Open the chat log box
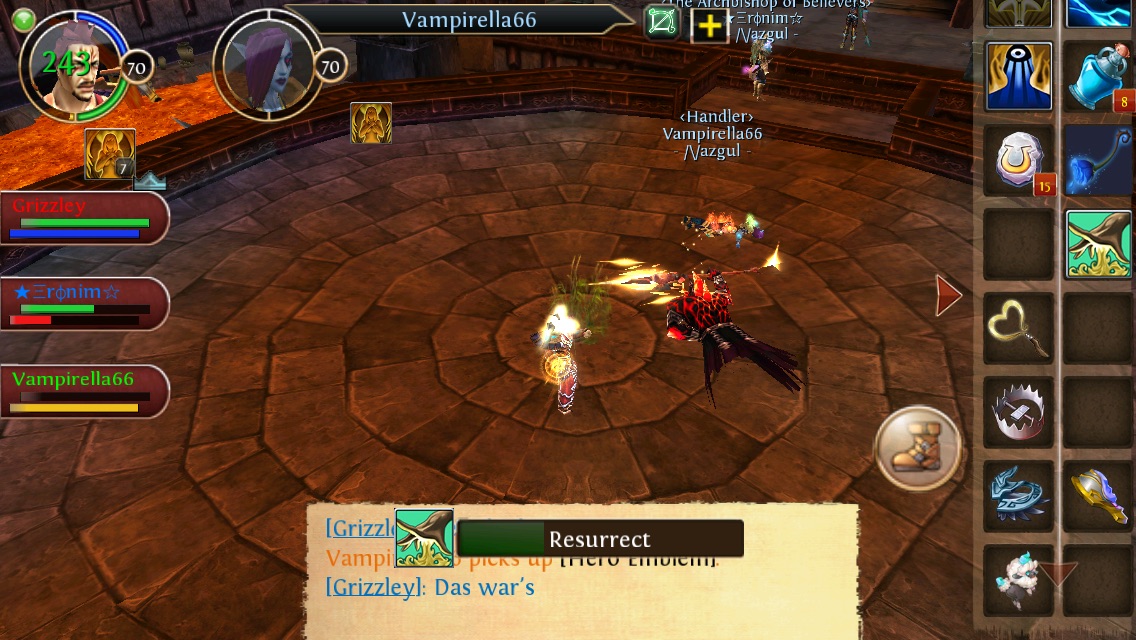 click(600, 590)
